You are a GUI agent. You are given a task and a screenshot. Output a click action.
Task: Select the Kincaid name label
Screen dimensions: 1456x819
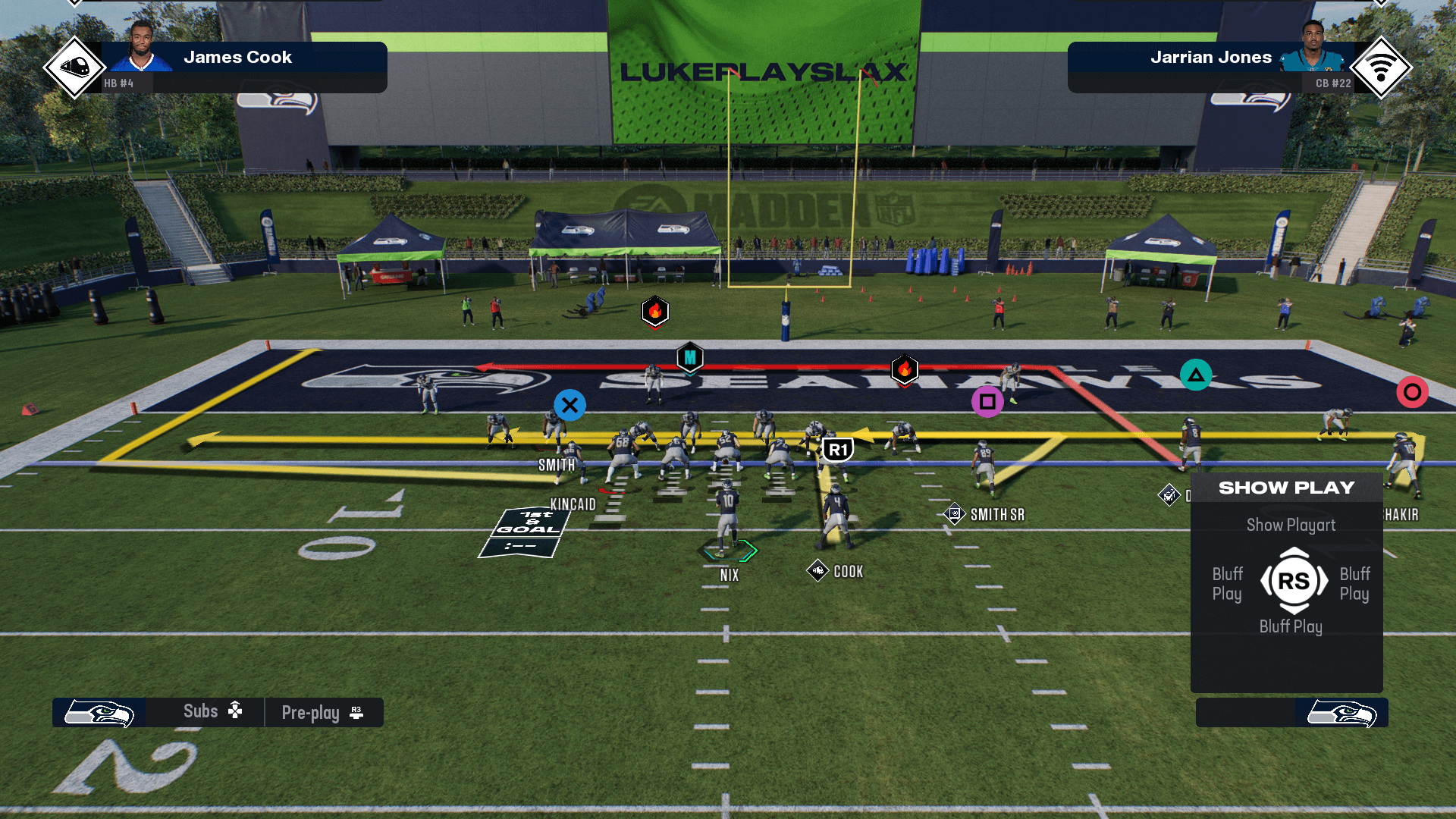point(573,504)
